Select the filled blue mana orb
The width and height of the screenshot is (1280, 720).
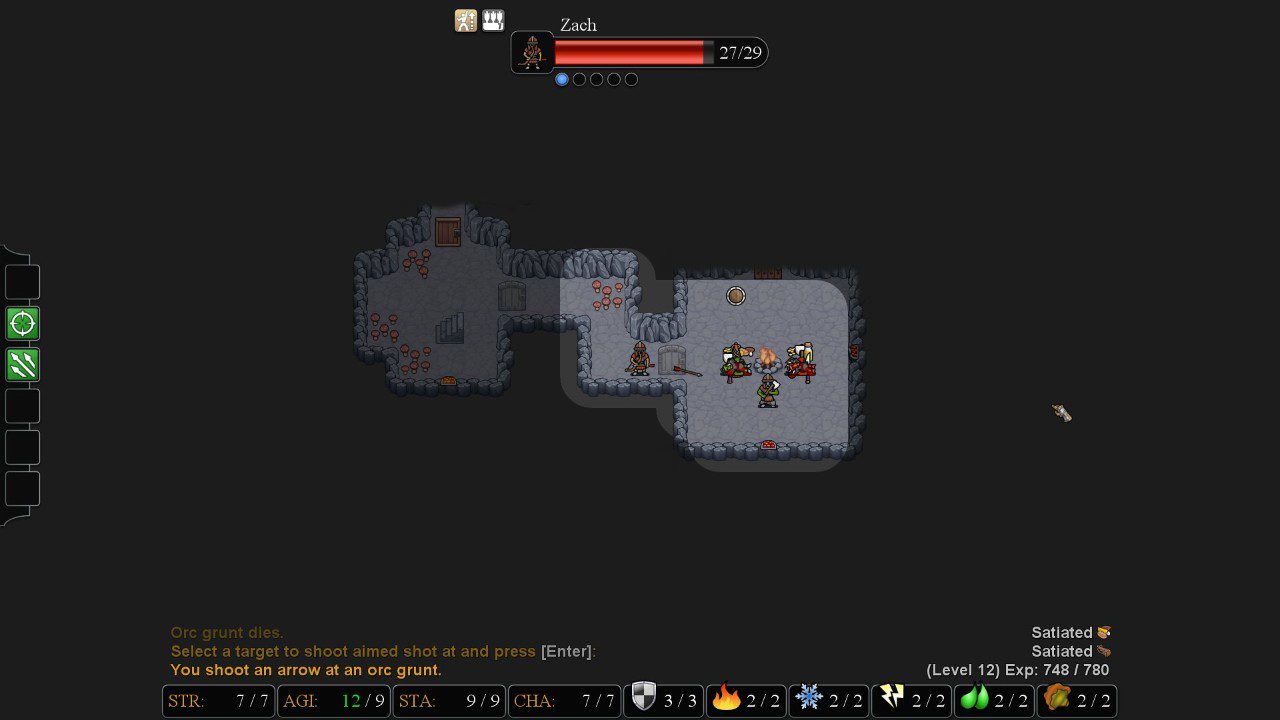(x=562, y=79)
